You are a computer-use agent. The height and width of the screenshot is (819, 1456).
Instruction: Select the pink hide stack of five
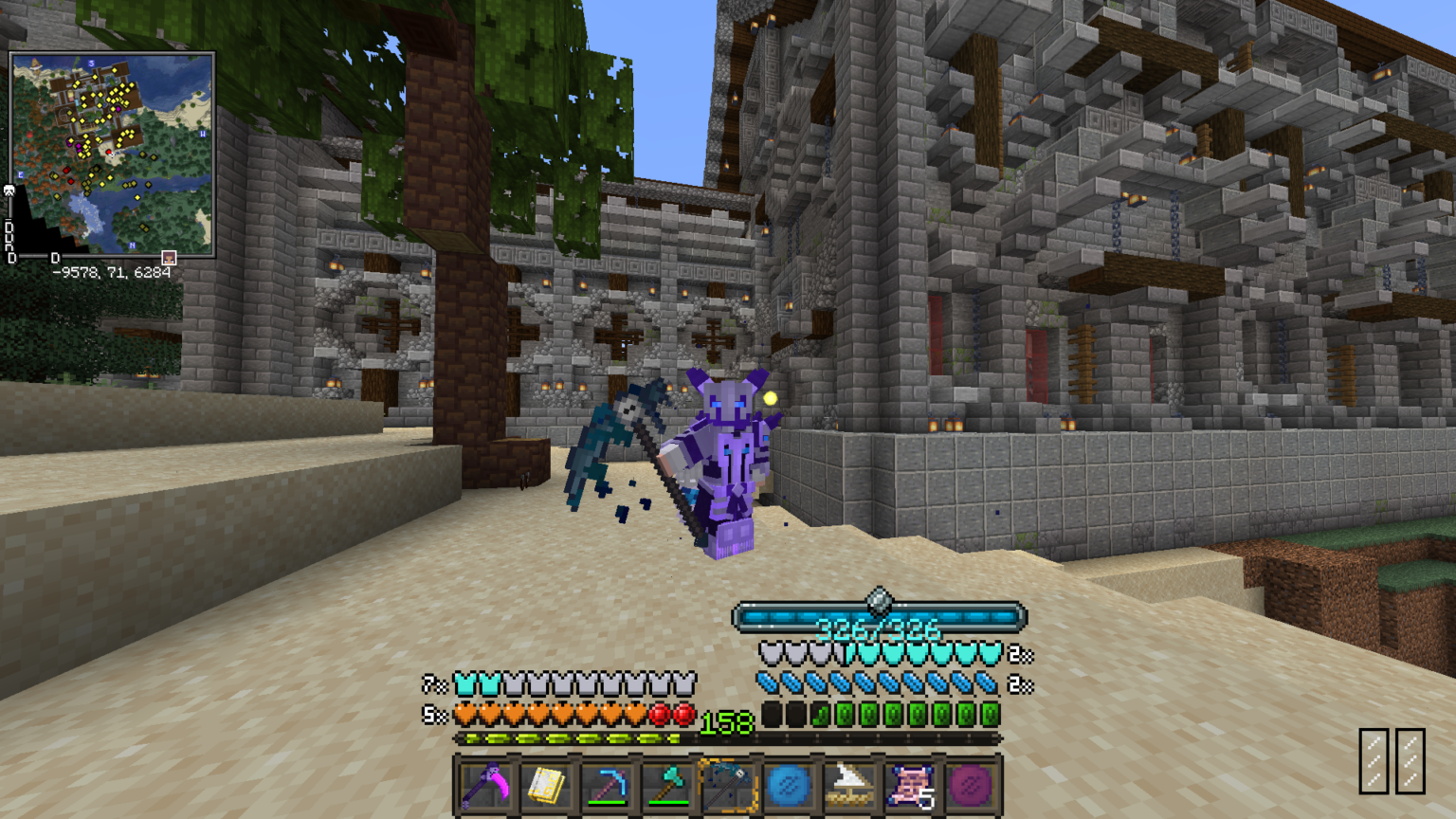coord(910,787)
